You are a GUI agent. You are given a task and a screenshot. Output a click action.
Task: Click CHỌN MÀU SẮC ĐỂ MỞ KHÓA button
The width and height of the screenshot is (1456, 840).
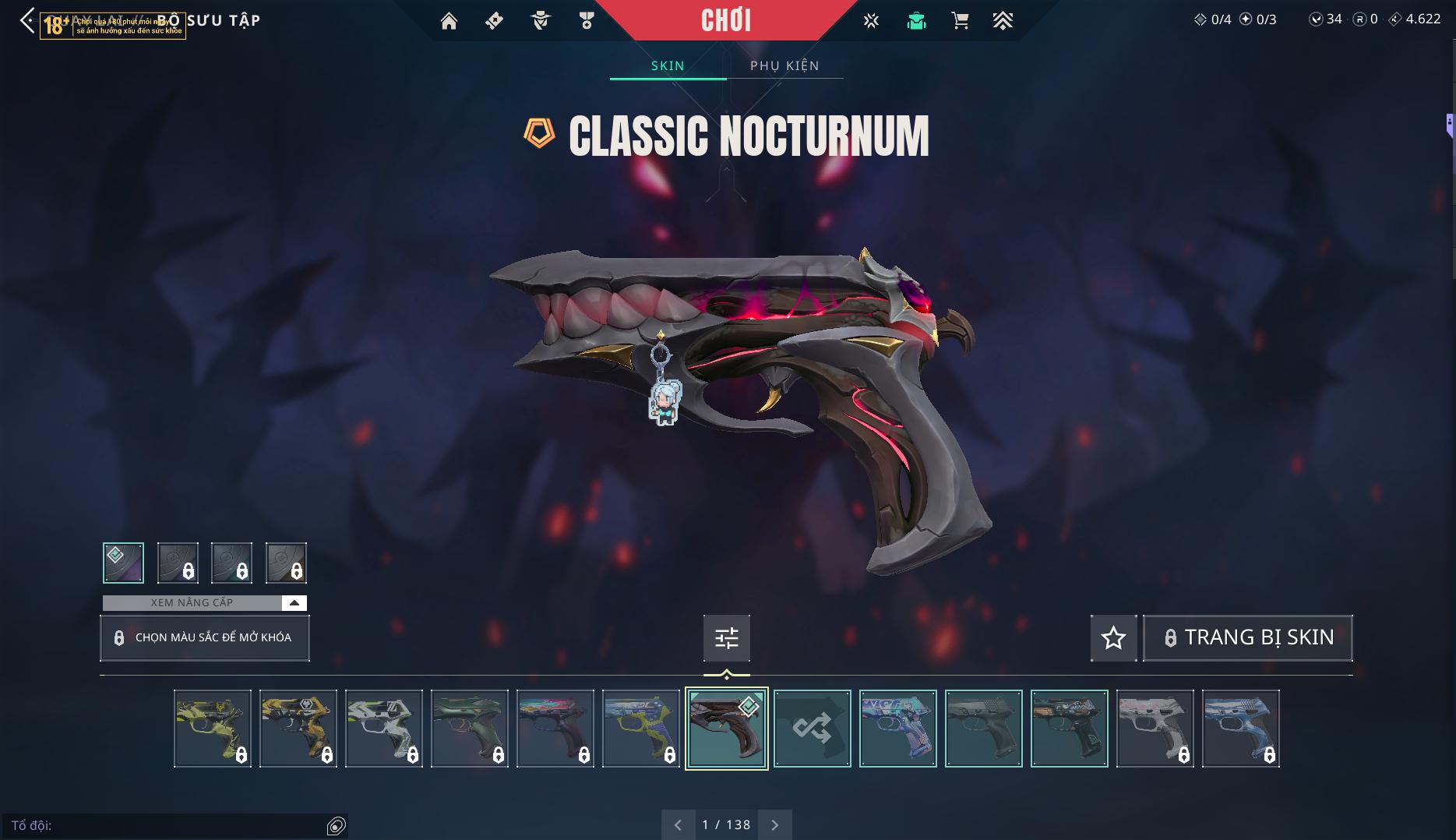point(205,637)
